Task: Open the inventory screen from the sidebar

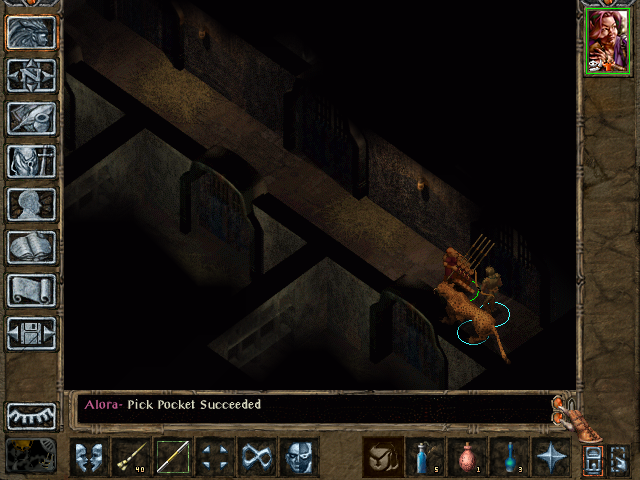Action: coord(32,161)
